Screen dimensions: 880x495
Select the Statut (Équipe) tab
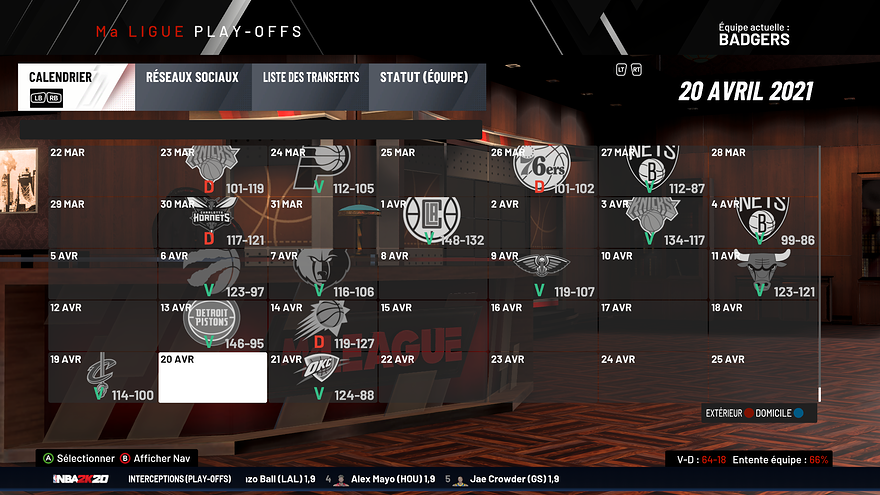(x=426, y=87)
